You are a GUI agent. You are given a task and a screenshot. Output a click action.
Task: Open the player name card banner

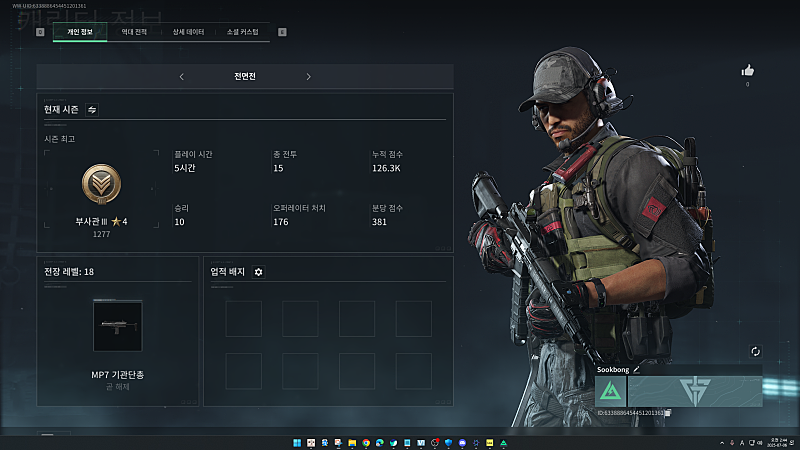tap(695, 391)
